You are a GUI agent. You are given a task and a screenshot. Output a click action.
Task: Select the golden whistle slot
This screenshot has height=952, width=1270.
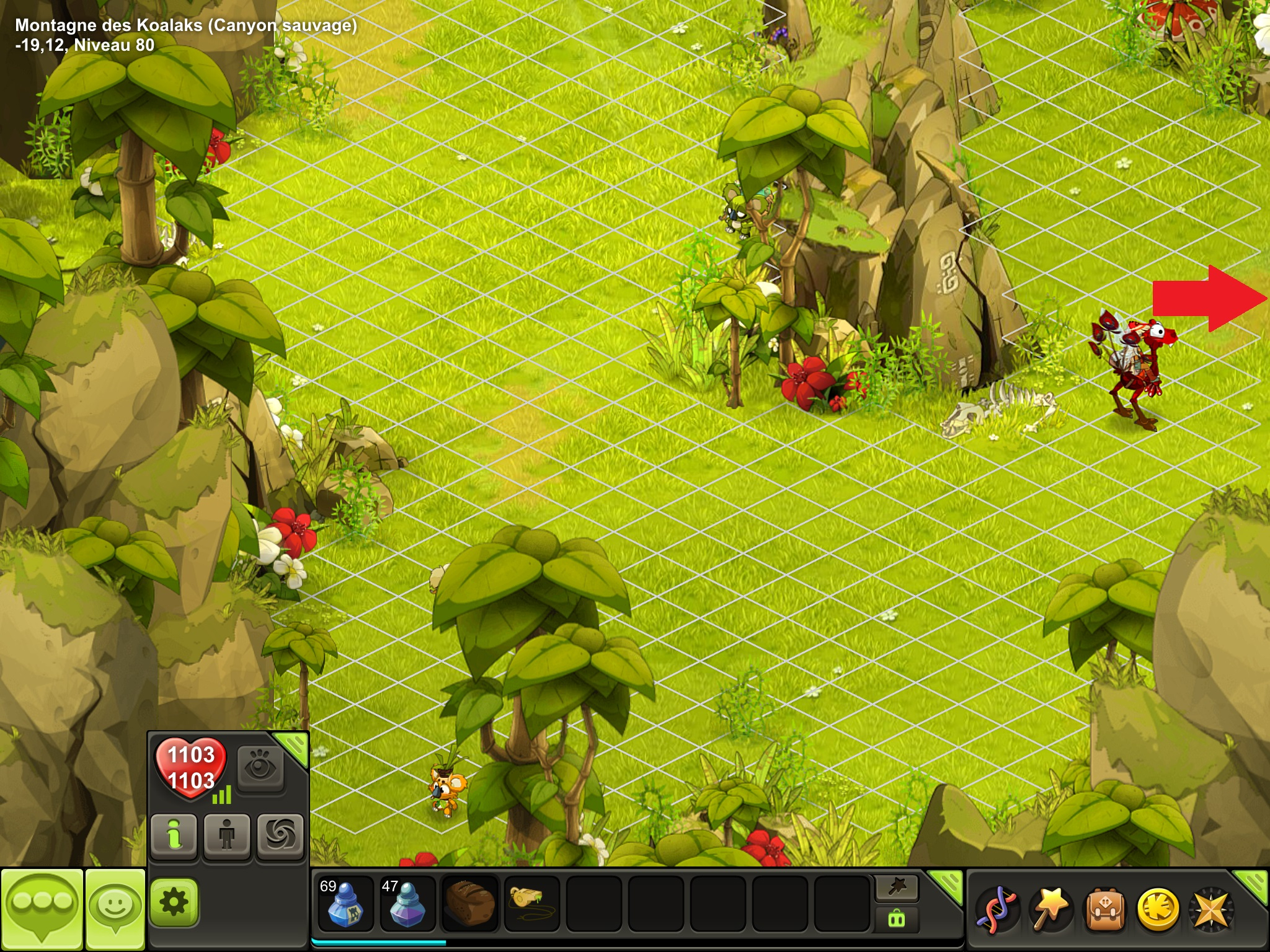pos(531,904)
